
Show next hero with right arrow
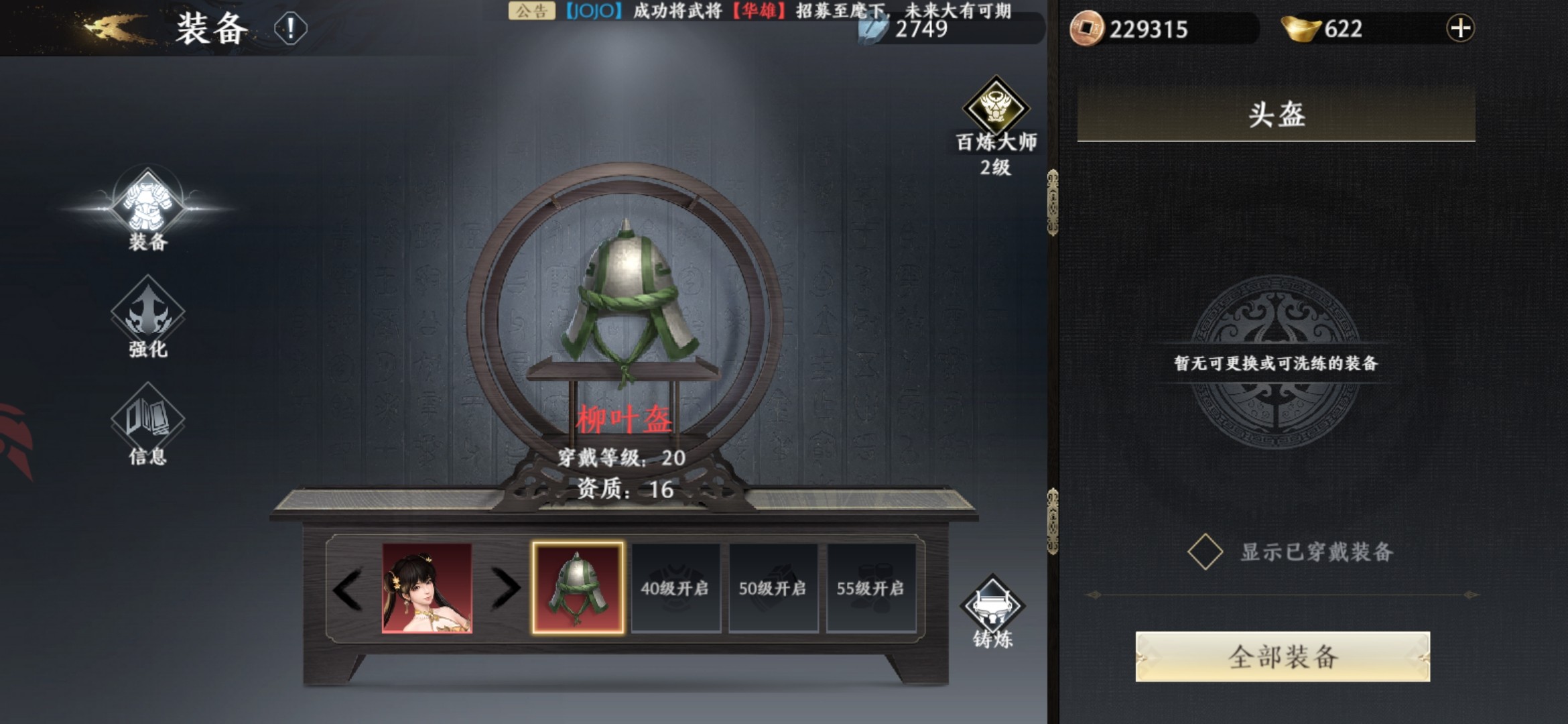pos(506,589)
